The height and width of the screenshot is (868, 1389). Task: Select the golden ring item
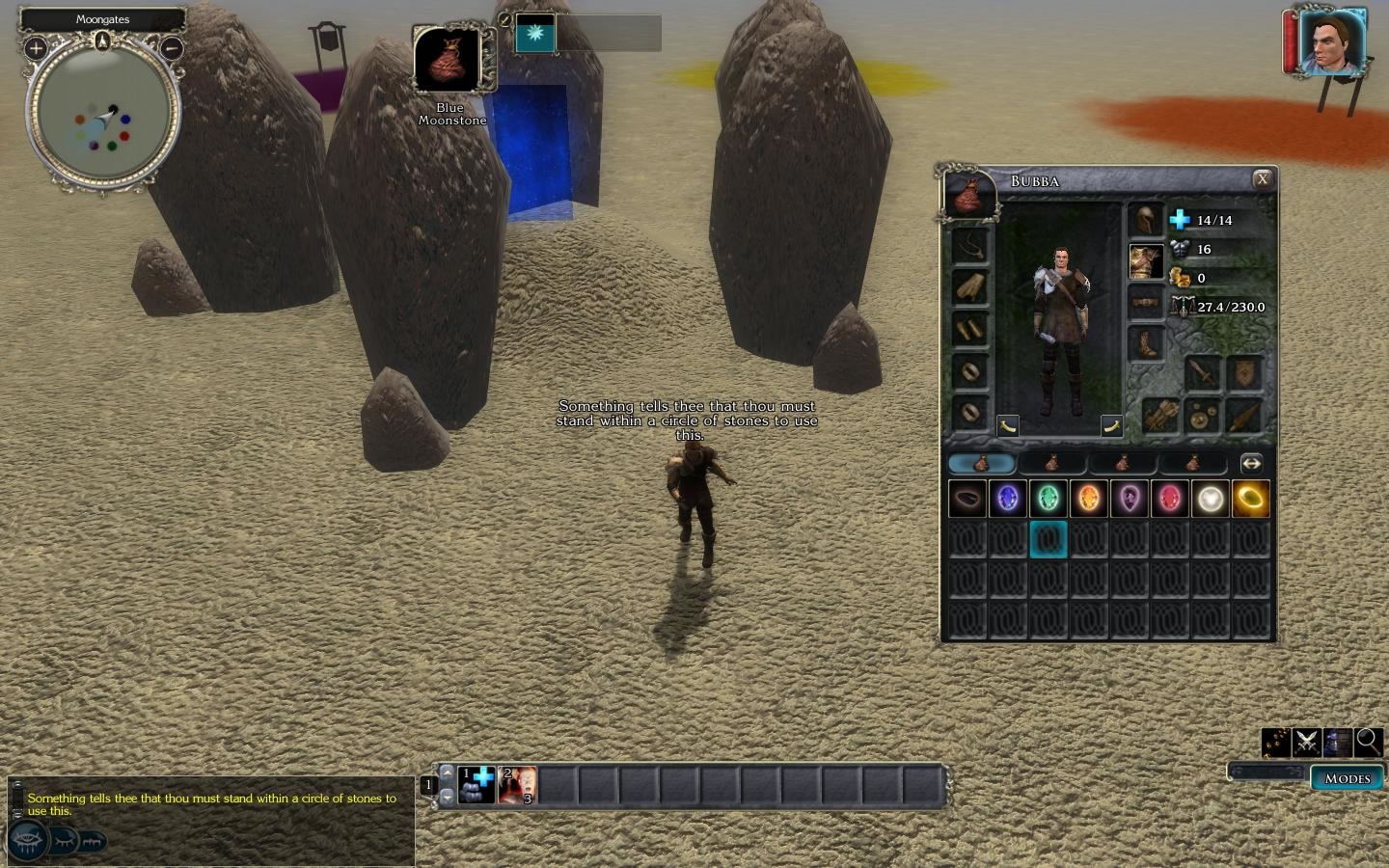(1250, 499)
